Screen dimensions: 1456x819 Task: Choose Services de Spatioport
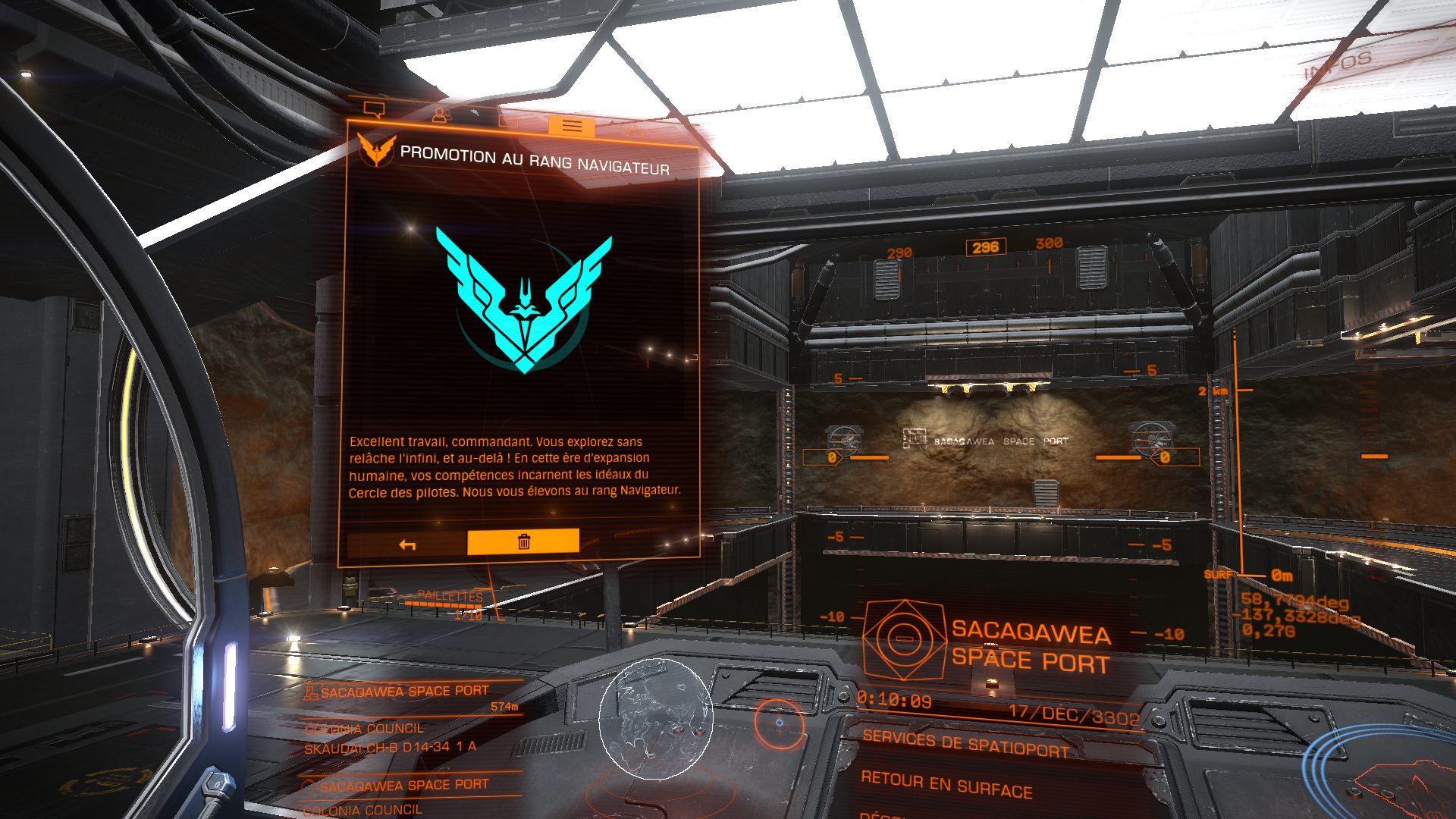coord(965,743)
